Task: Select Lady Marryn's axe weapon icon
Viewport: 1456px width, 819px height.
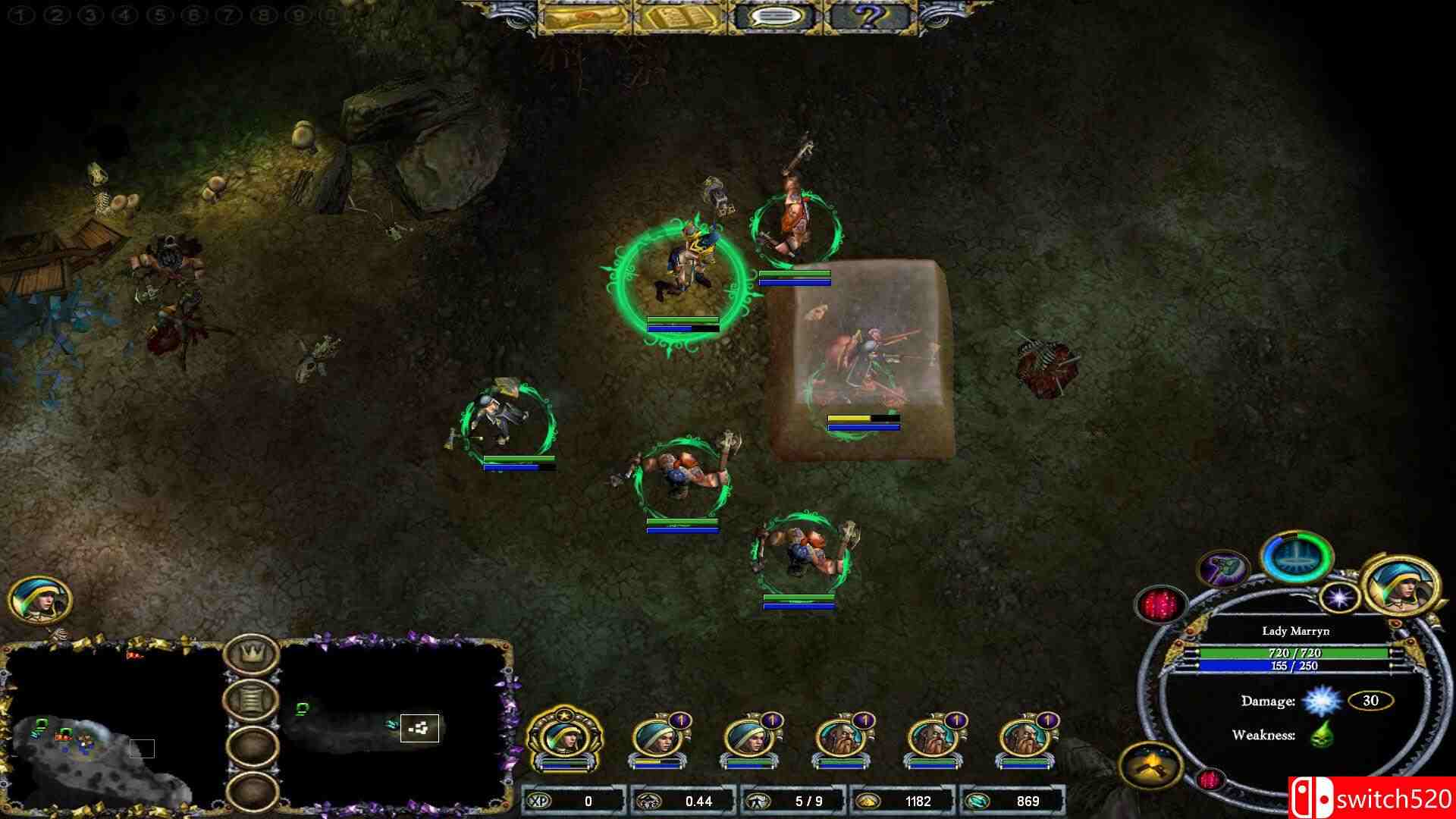Action: click(x=1222, y=570)
